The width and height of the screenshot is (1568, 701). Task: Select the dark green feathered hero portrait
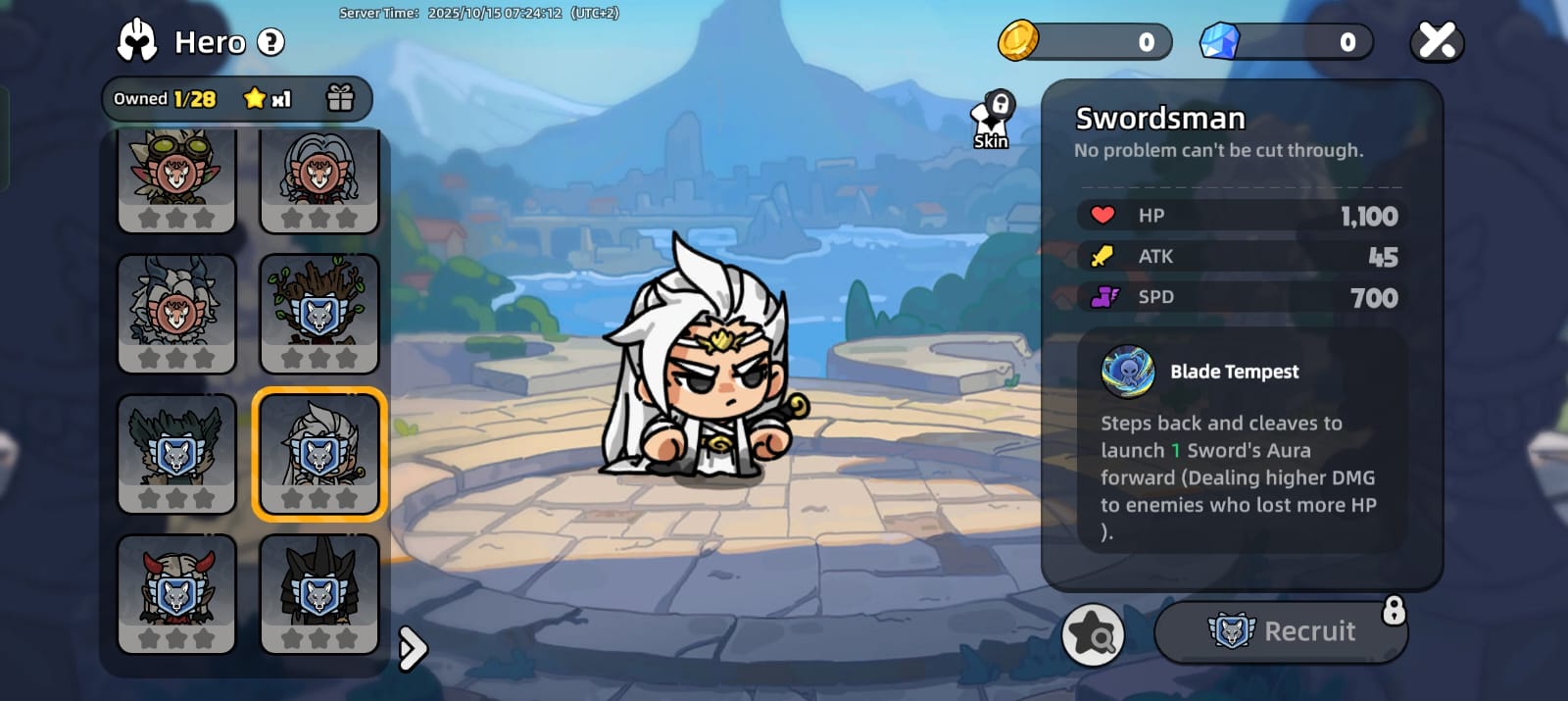(x=176, y=454)
